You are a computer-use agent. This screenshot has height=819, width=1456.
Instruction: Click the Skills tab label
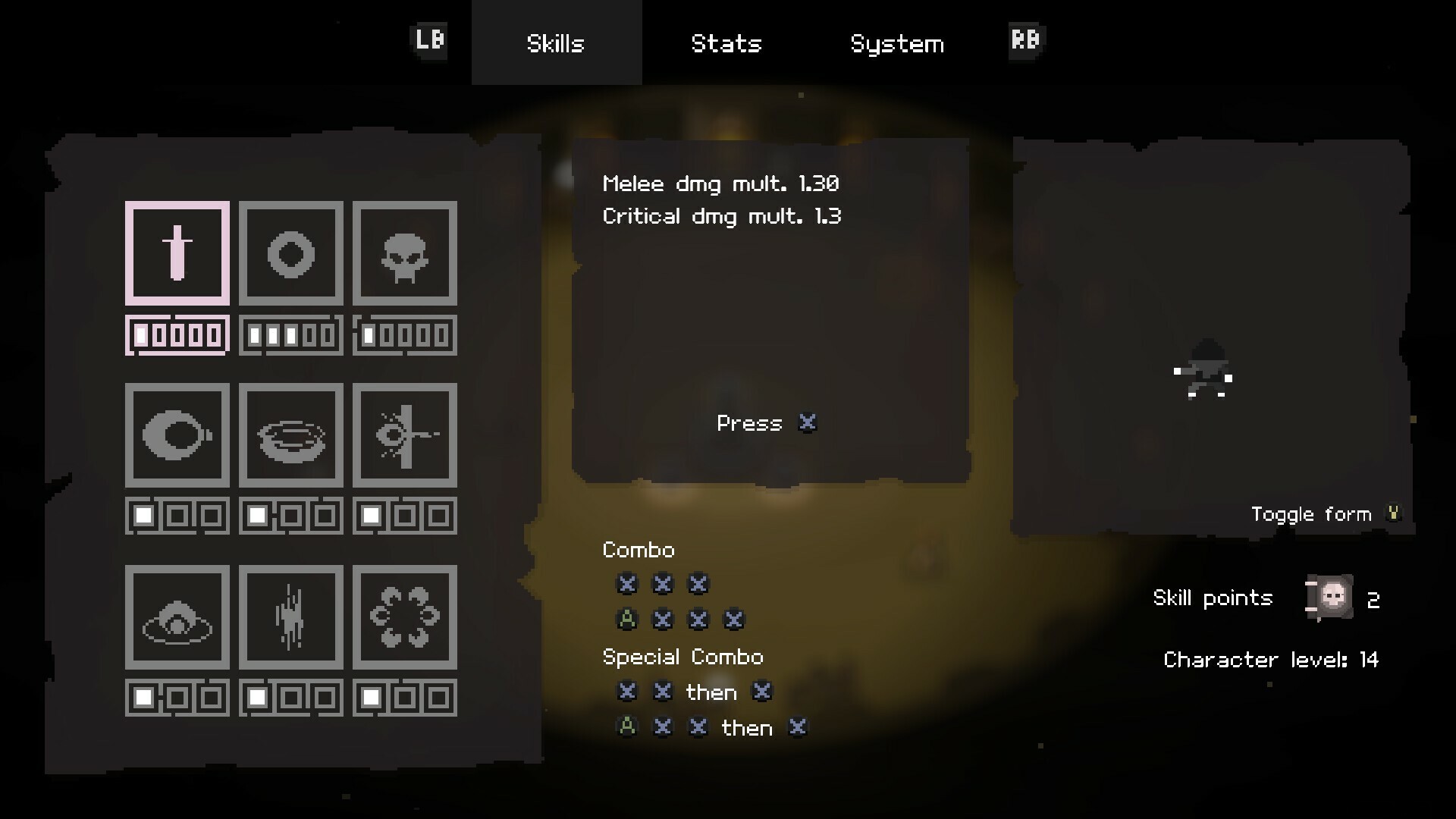coord(556,43)
